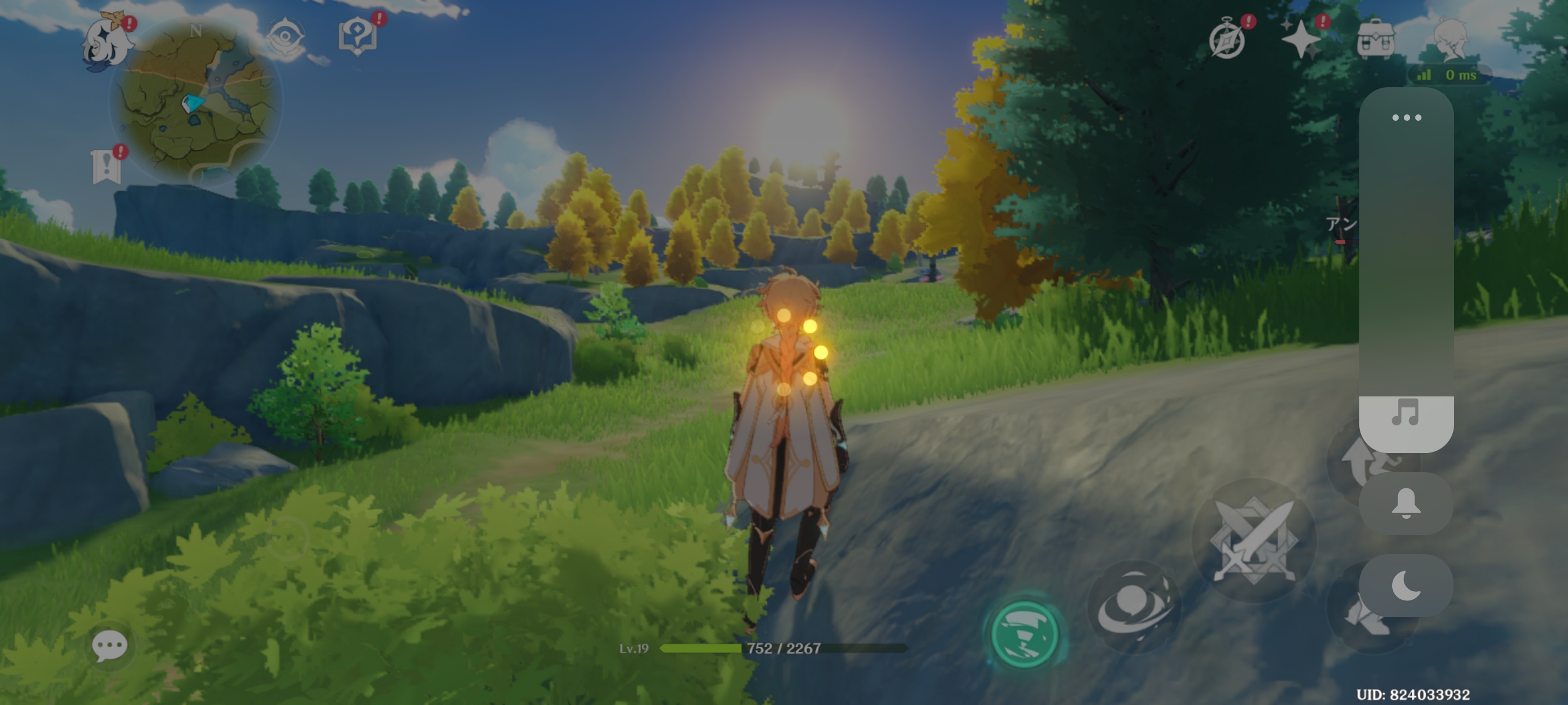1568x705 pixels.
Task: Open the character screen icon
Action: pos(1451,39)
